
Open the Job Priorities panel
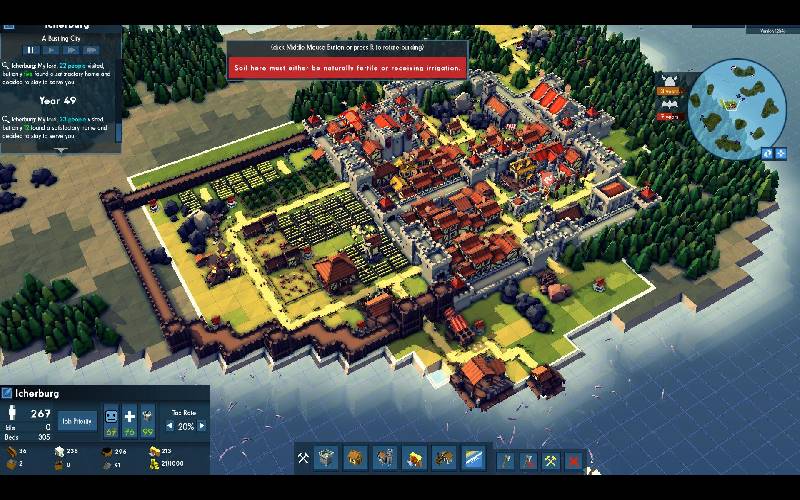coord(77,421)
